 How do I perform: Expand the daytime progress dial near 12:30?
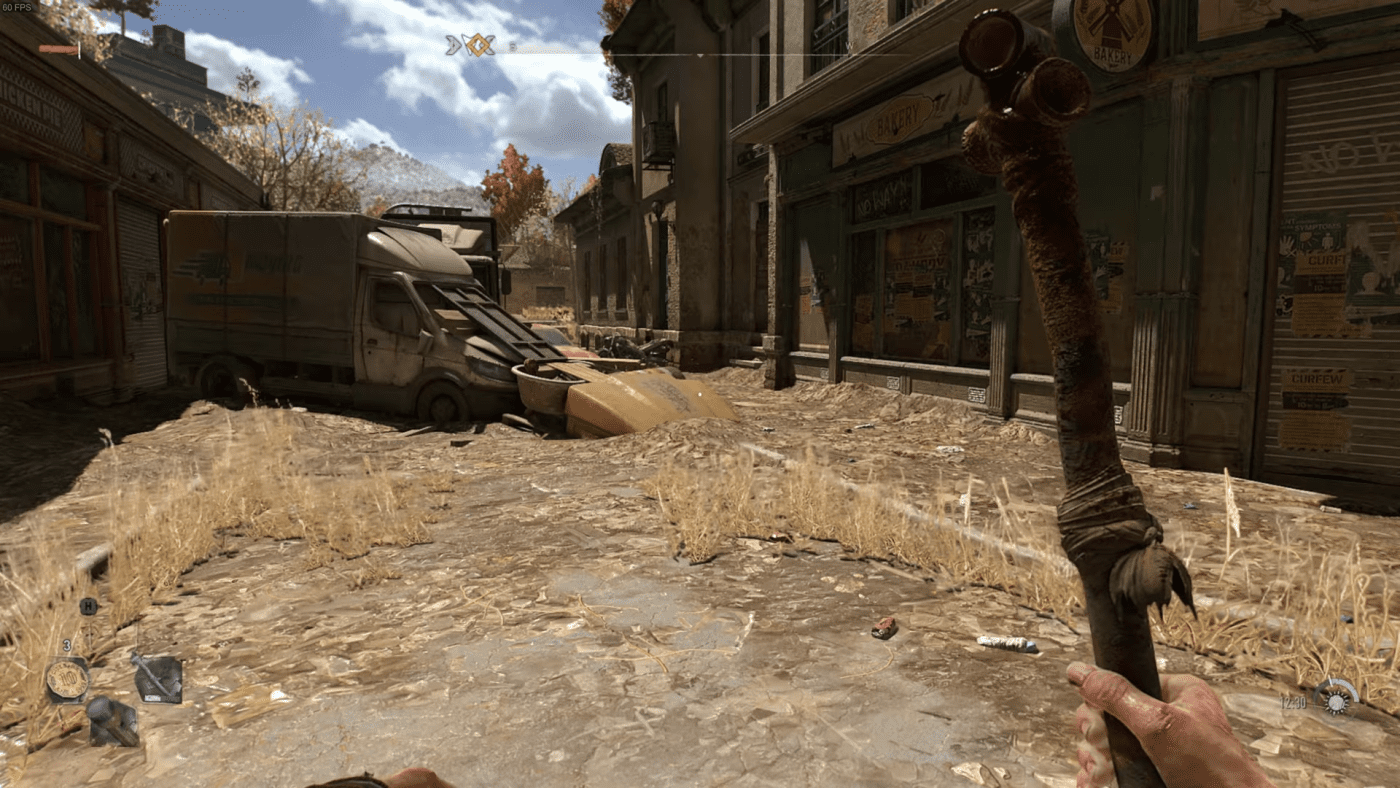pyautogui.click(x=1335, y=700)
